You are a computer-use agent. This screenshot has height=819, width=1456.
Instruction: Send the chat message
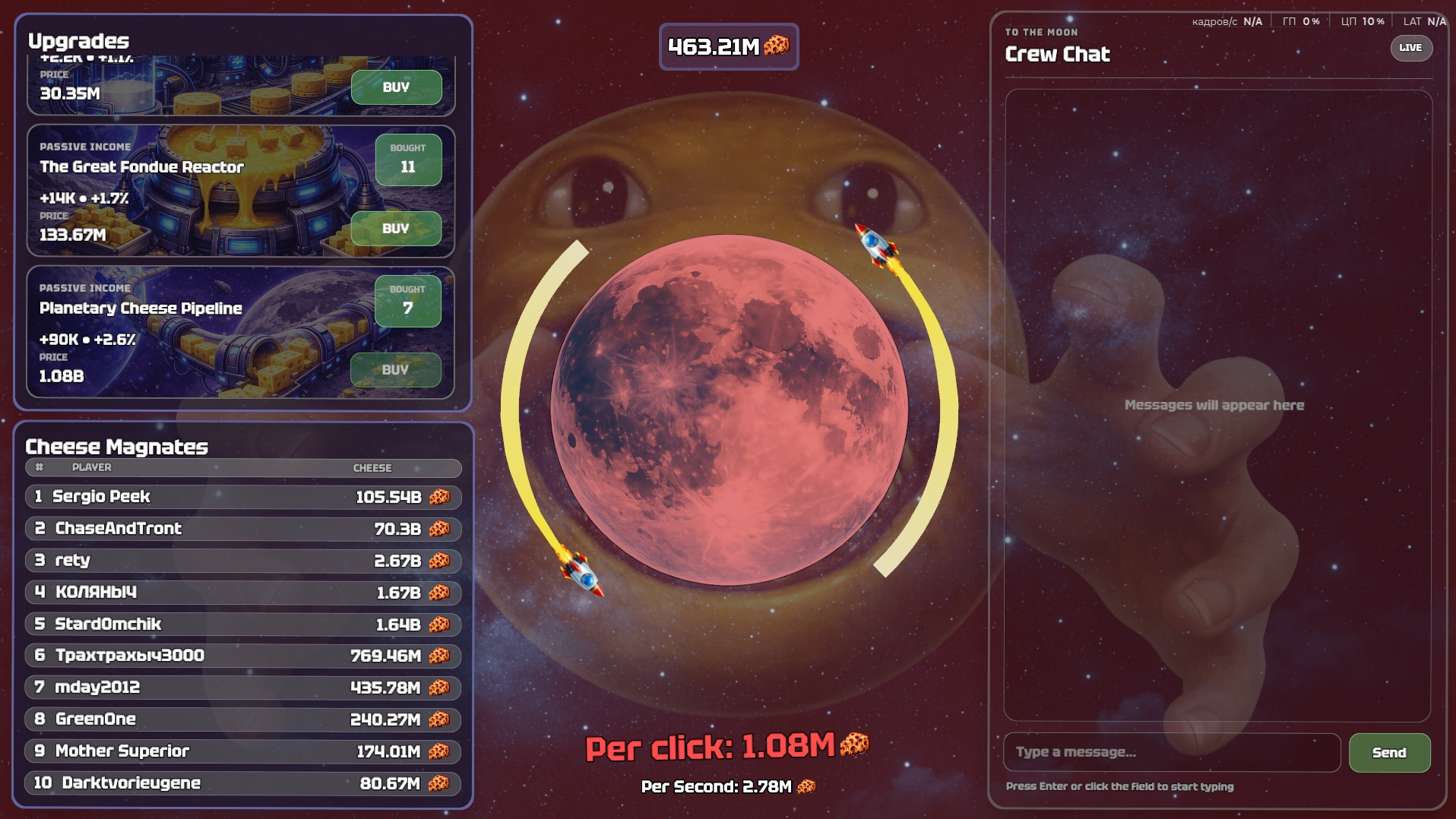[1389, 753]
